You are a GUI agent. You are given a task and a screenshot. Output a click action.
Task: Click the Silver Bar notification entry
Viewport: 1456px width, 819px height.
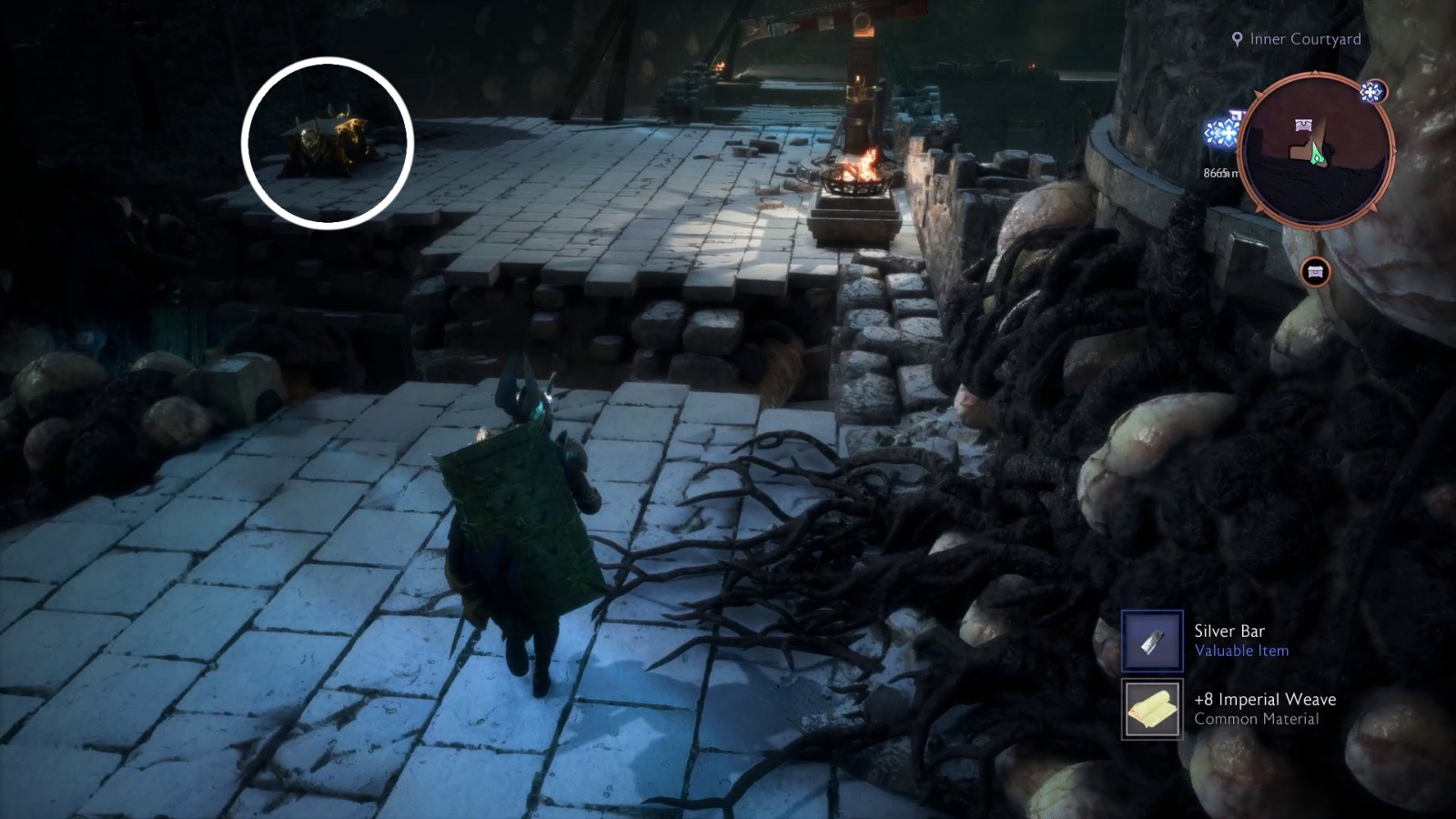pyautogui.click(x=1219, y=641)
